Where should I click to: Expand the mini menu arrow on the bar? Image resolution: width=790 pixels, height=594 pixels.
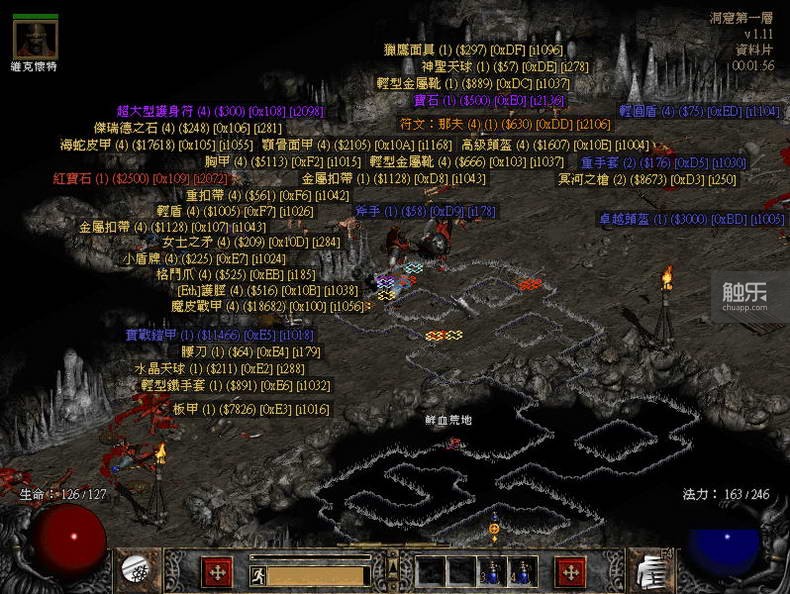point(393,567)
